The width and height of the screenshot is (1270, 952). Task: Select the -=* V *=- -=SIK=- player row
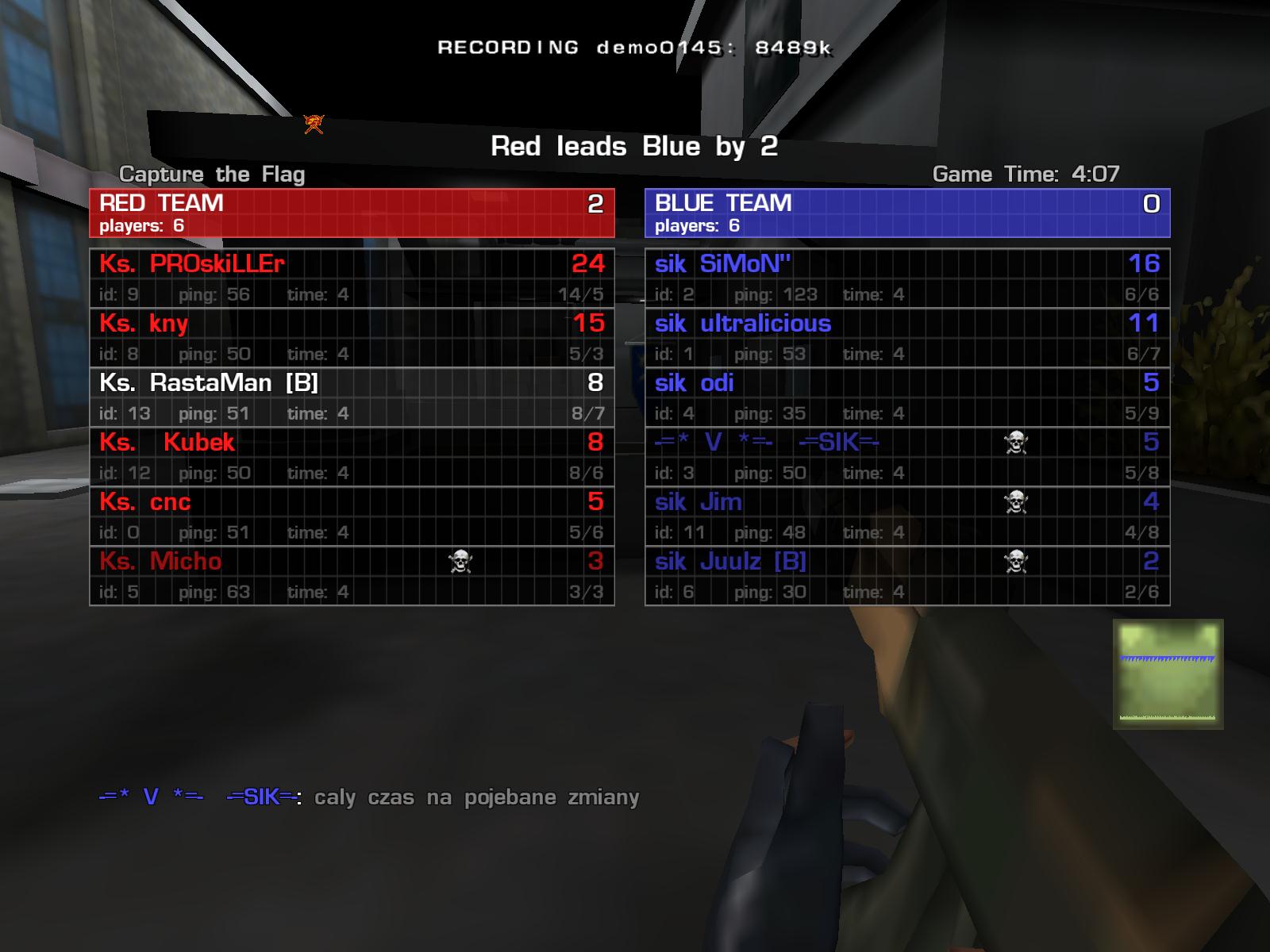[x=907, y=456]
